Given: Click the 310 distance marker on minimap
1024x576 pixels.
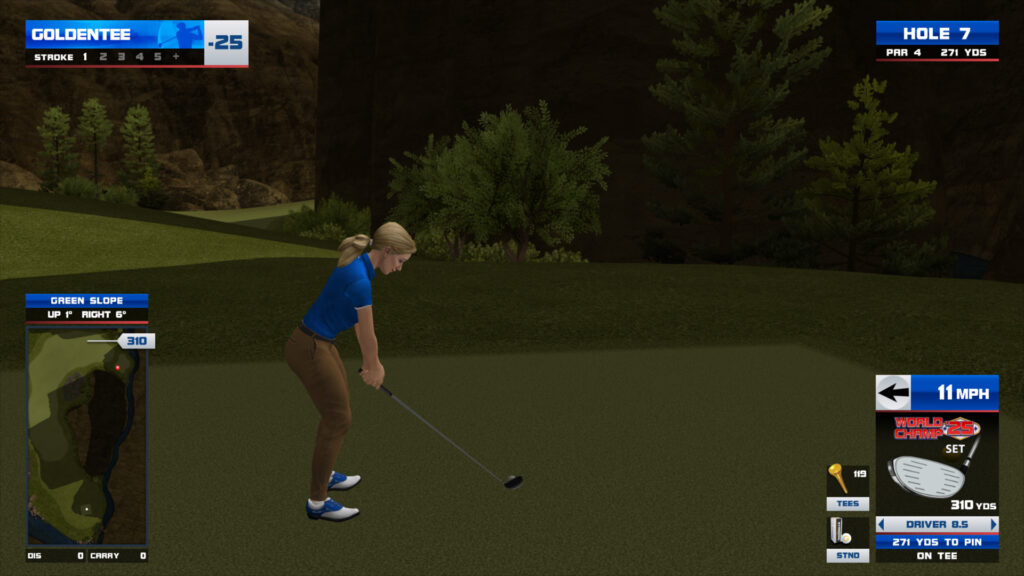Looking at the screenshot, I should (x=136, y=341).
